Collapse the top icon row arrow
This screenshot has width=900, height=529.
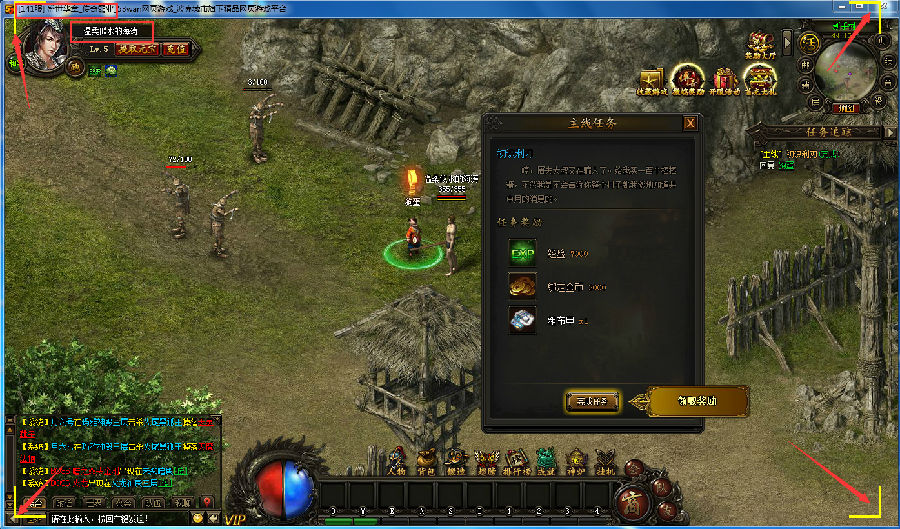tap(787, 43)
